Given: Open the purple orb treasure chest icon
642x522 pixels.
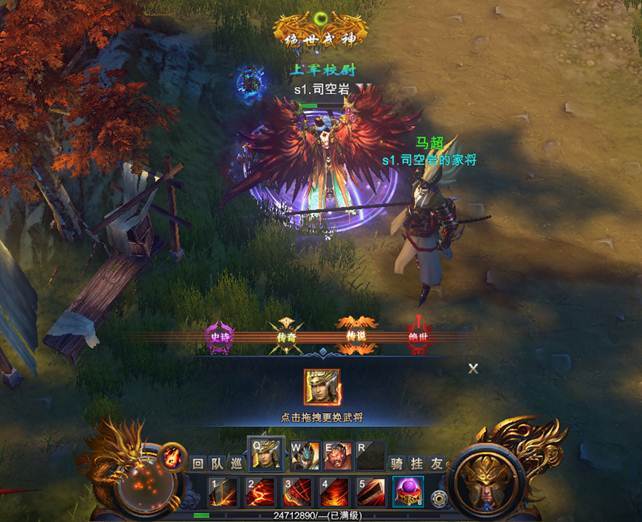Looking at the screenshot, I should pos(408,492).
